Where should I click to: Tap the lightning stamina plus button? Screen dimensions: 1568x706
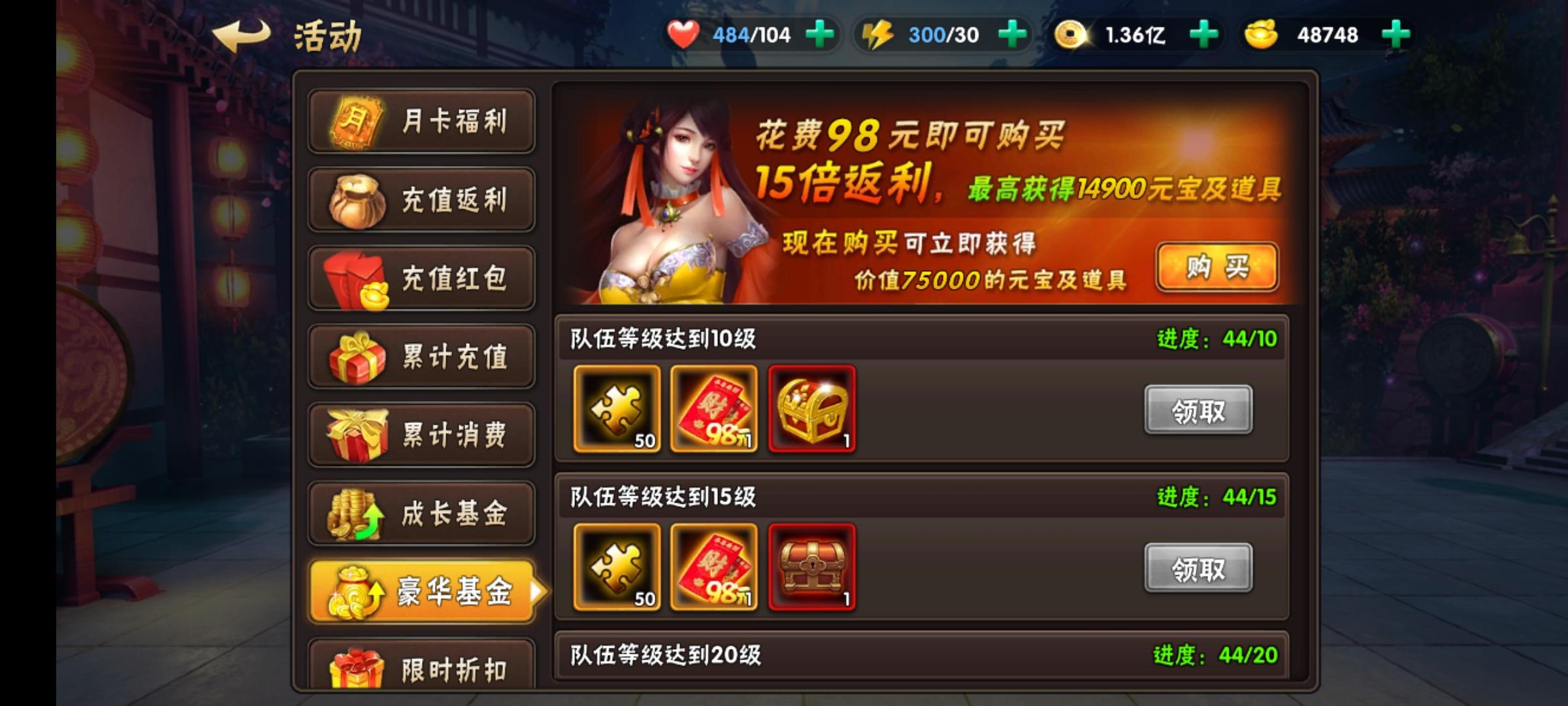tap(1012, 34)
